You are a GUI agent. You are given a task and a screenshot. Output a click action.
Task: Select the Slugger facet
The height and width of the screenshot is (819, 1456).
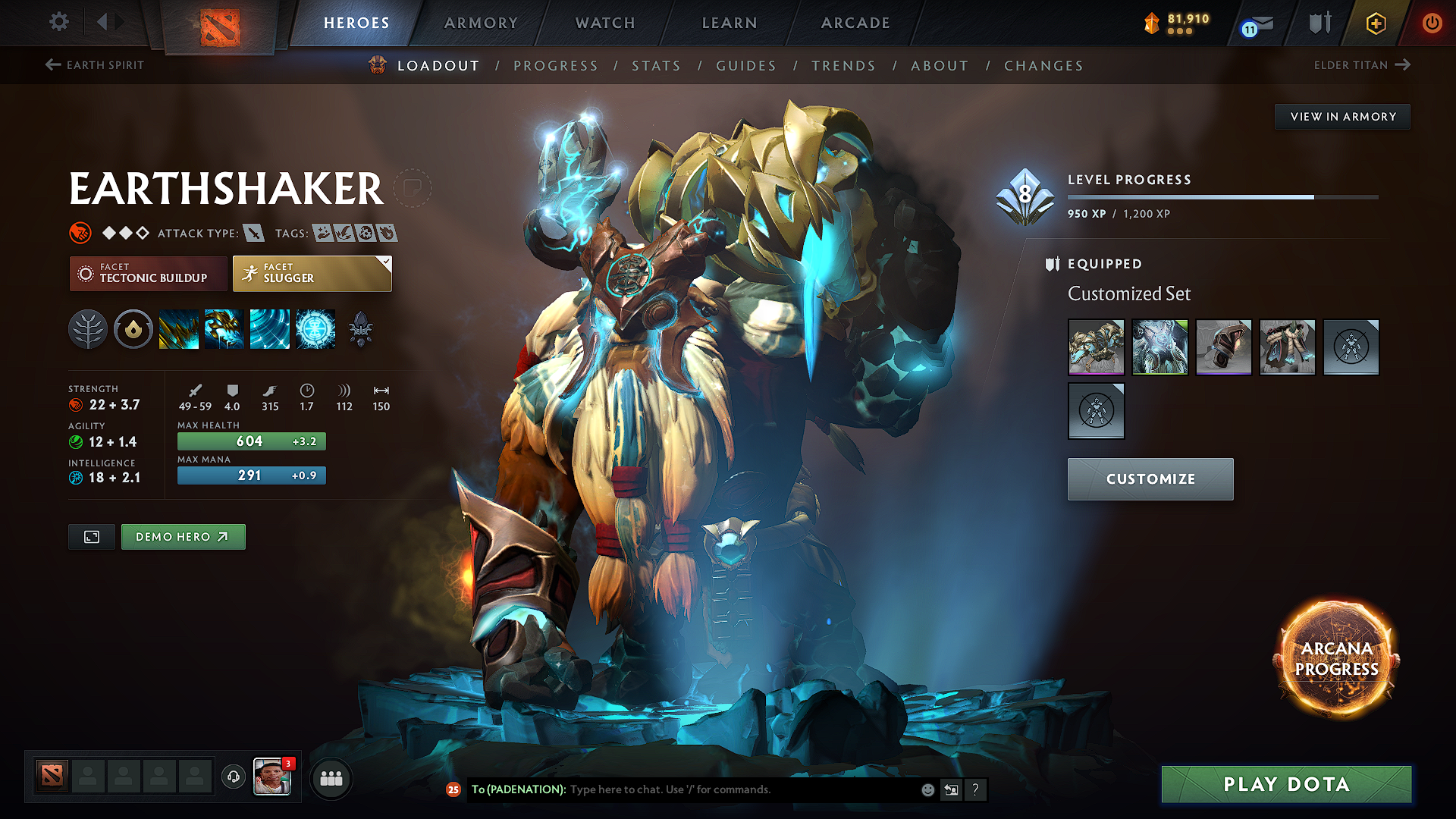312,273
